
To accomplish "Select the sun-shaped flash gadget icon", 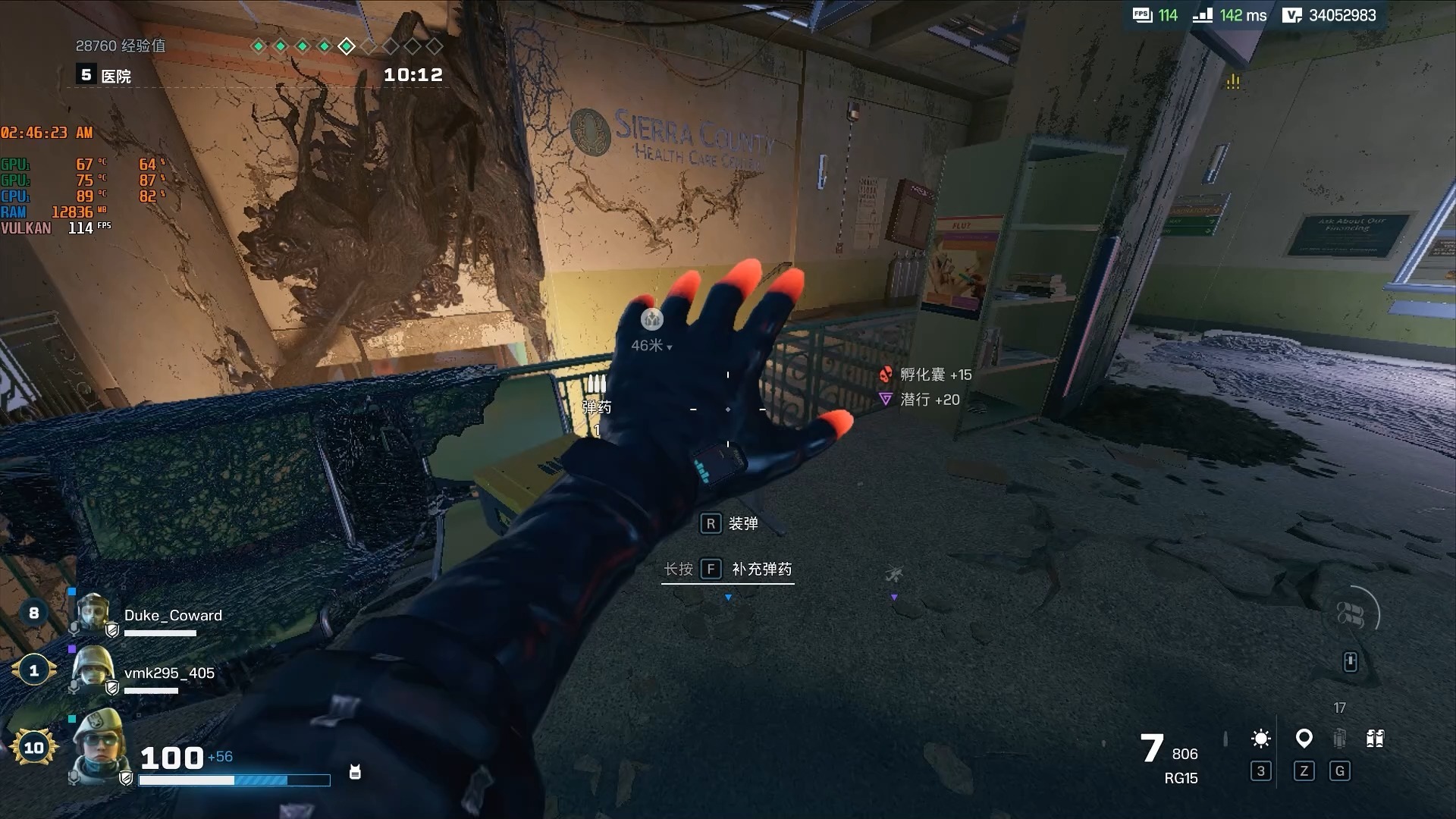I will (x=1261, y=739).
